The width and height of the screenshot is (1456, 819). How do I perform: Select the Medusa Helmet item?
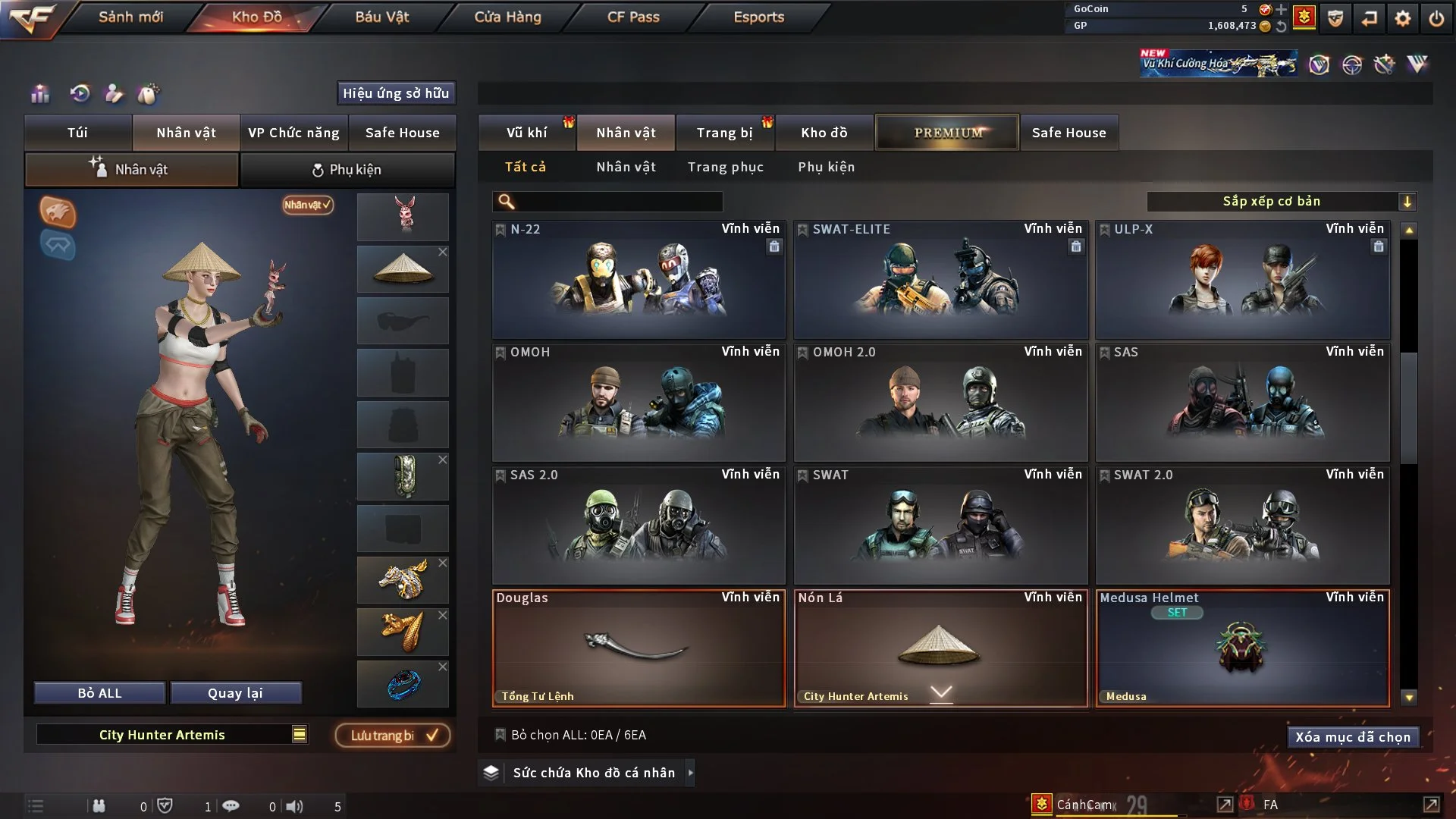click(1242, 648)
